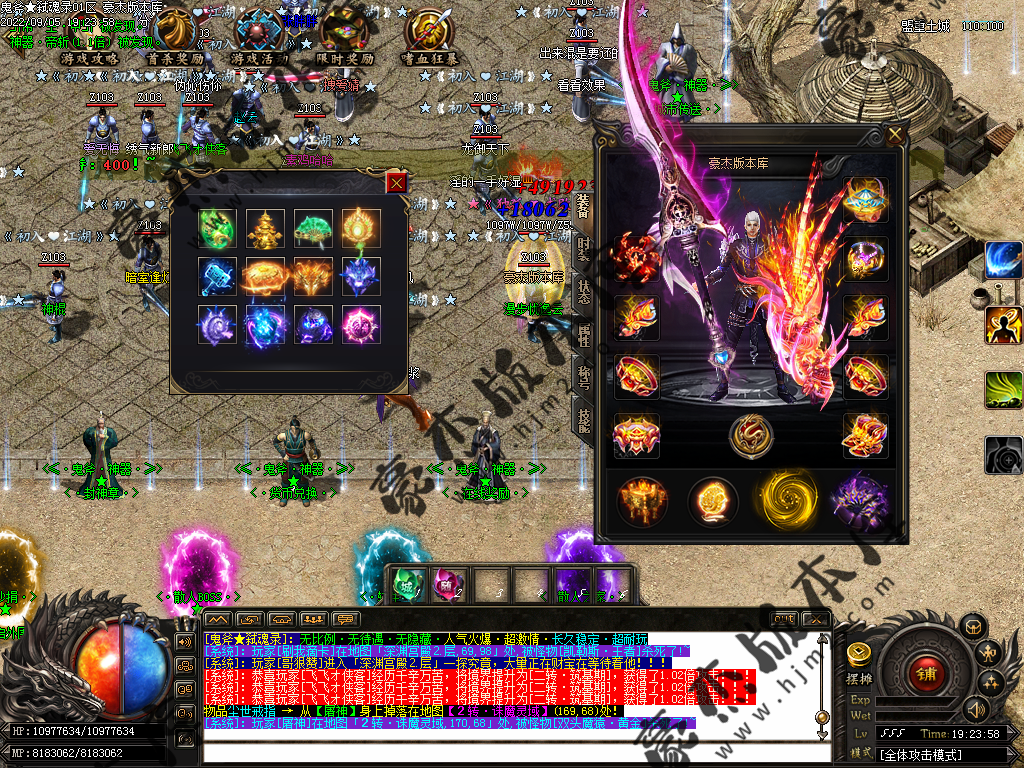Open the 限时奖励 timed reward chest
1024x768 pixels.
[x=345, y=36]
